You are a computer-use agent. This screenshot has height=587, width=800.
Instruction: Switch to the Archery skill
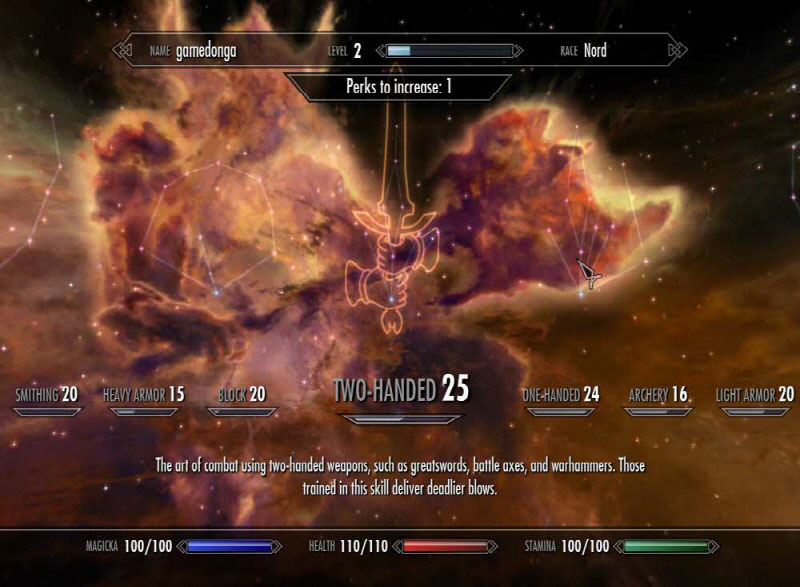[x=658, y=395]
